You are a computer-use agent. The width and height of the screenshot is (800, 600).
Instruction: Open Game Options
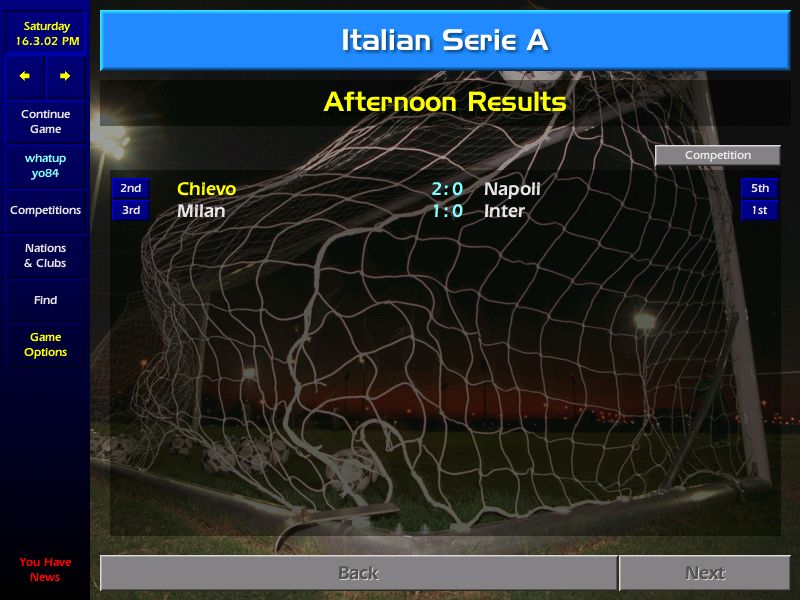45,345
